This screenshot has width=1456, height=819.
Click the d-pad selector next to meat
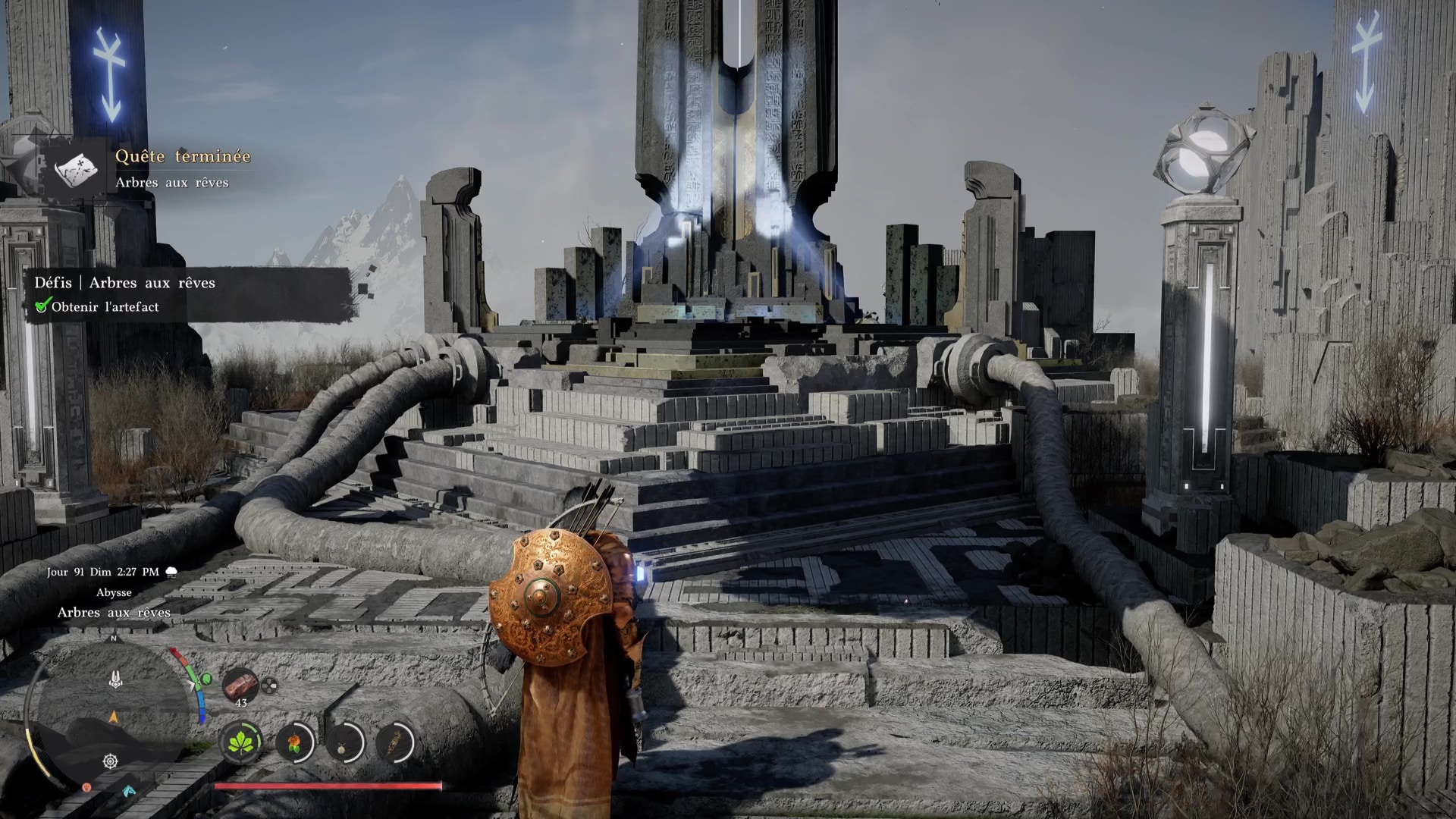coord(269,686)
